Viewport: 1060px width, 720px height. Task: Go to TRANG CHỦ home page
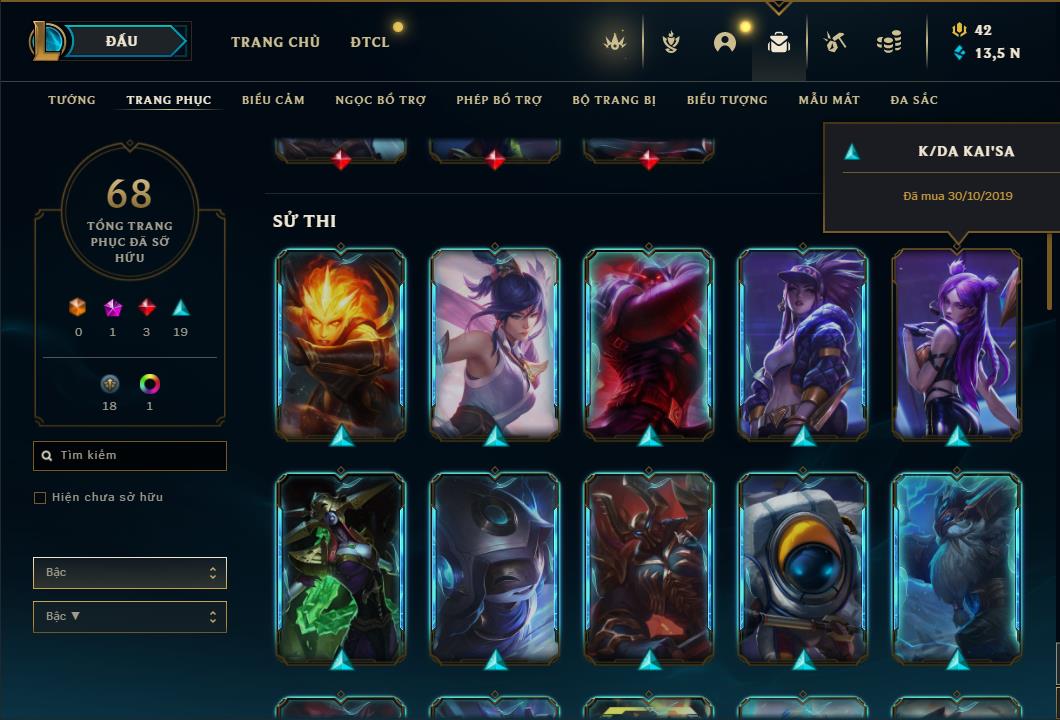[x=275, y=42]
